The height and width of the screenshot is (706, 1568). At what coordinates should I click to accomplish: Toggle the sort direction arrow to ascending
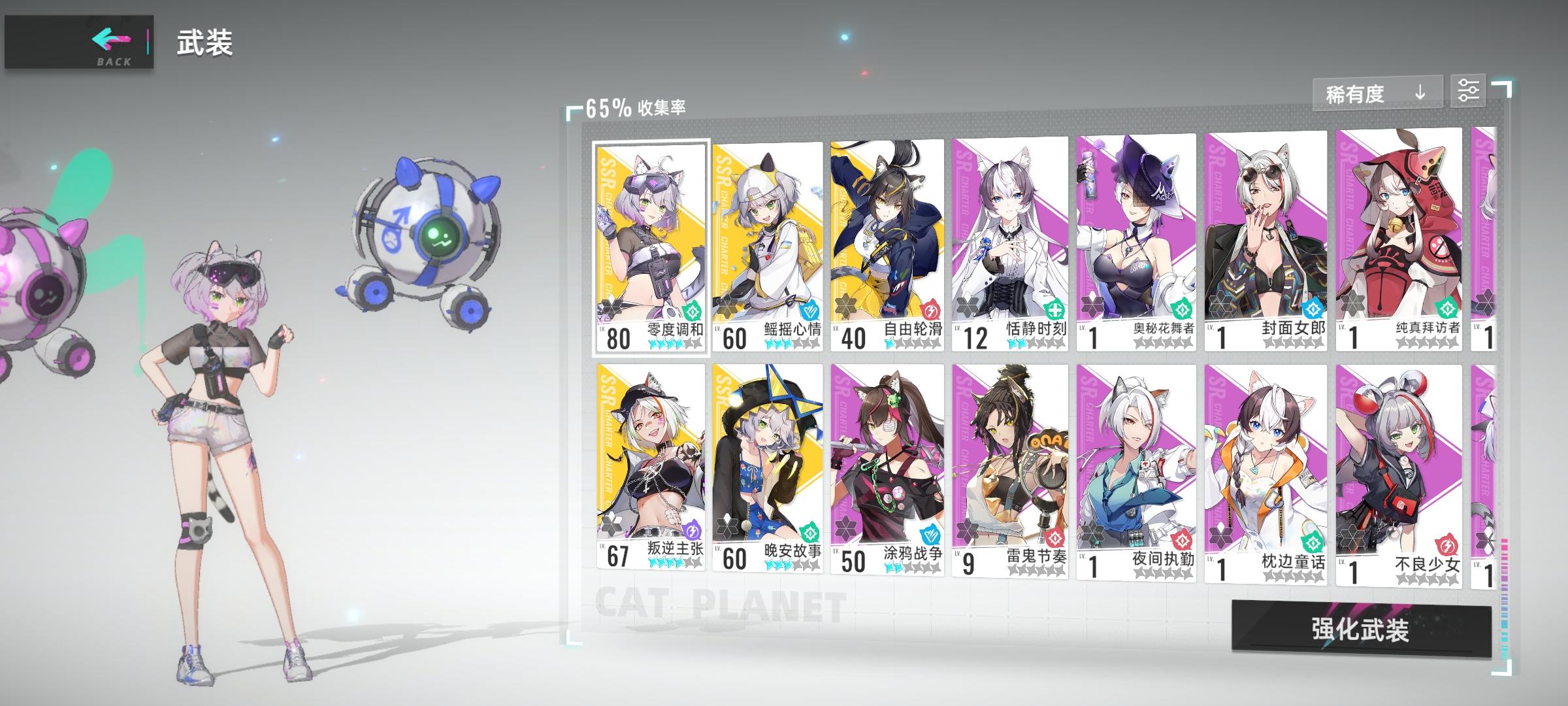(1418, 93)
